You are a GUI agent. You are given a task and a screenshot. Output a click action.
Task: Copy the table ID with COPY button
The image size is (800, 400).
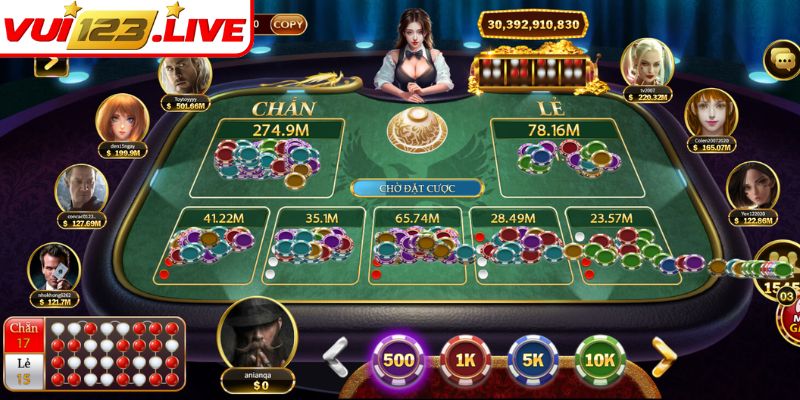tap(290, 22)
